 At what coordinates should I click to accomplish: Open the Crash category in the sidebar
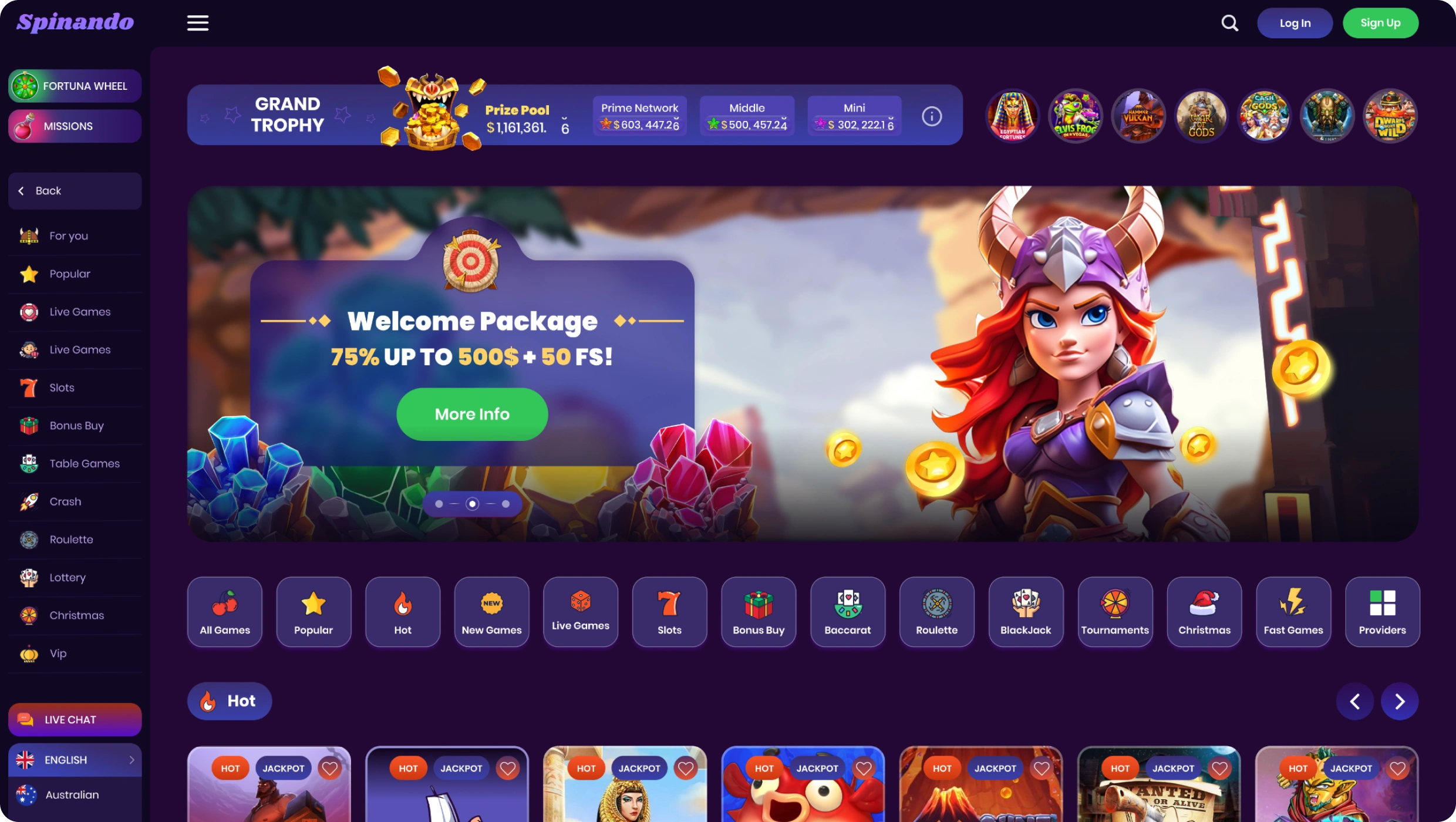pos(65,501)
